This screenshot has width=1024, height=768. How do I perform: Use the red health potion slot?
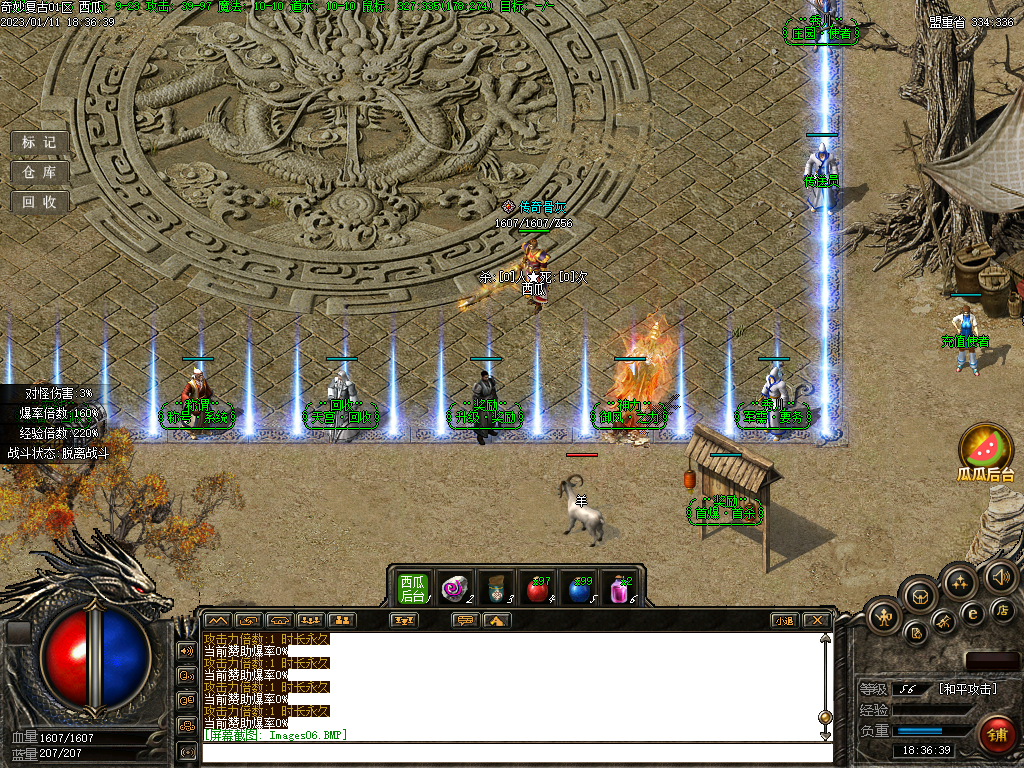pos(538,589)
